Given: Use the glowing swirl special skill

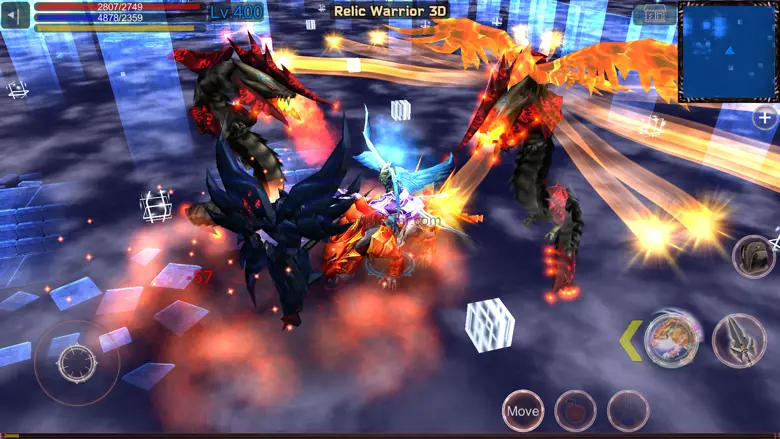Looking at the screenshot, I should (670, 340).
